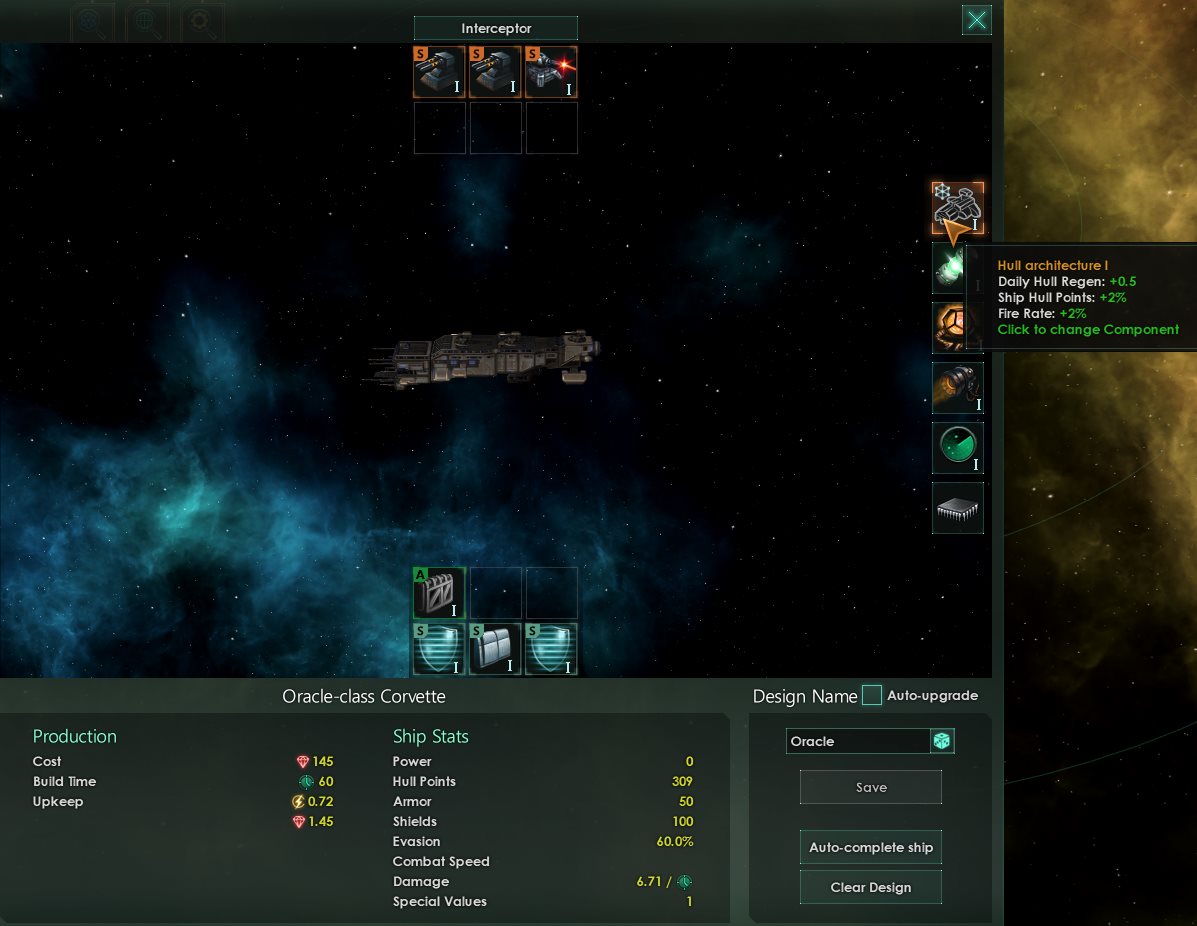Save the ship design

870,787
